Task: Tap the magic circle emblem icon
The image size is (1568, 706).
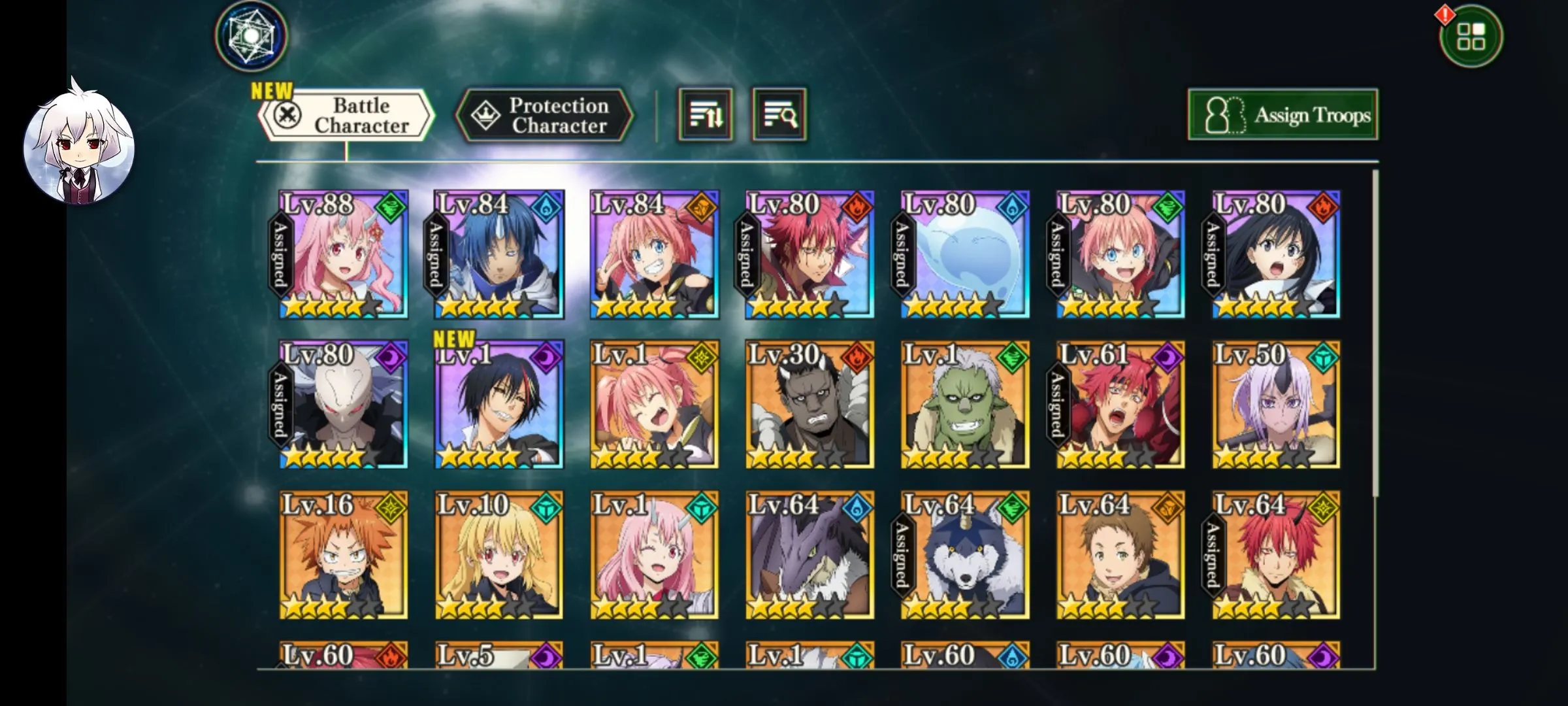Action: click(x=252, y=35)
